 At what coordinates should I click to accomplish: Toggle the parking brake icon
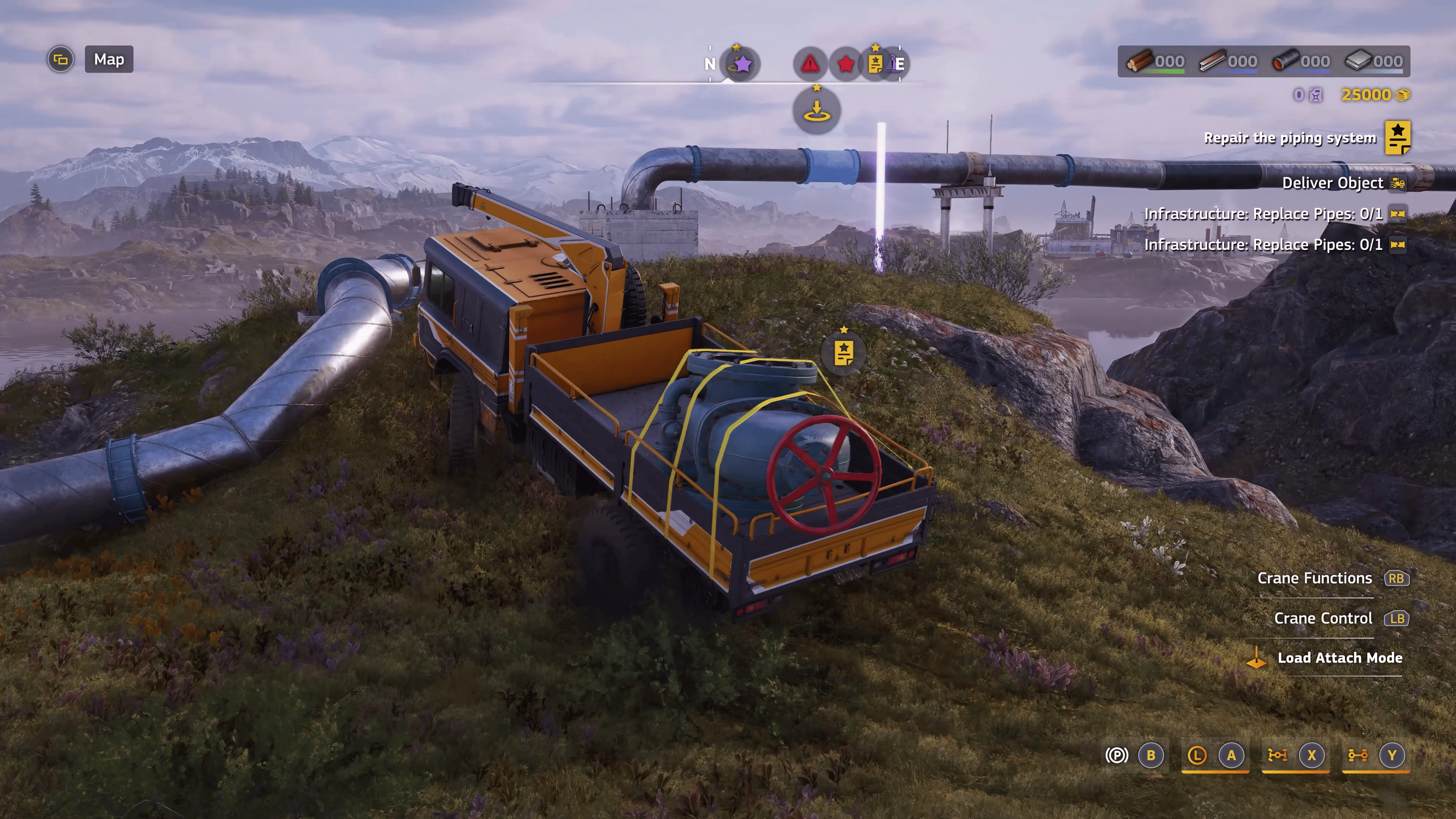pyautogui.click(x=1116, y=755)
